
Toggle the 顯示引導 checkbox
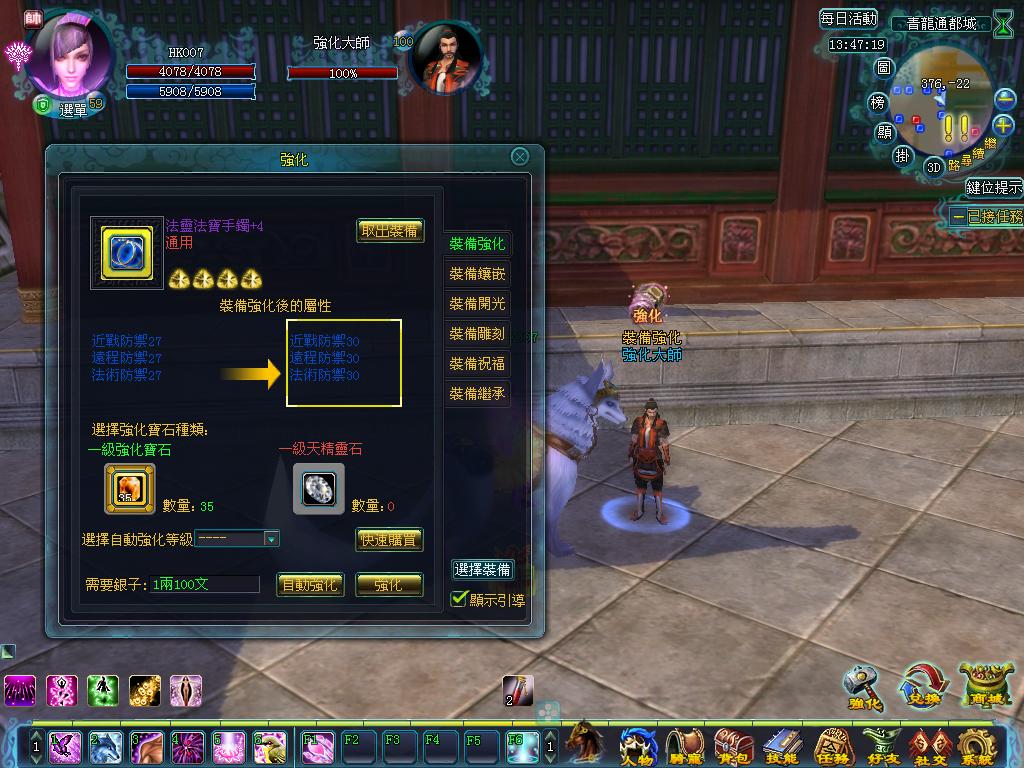tap(460, 599)
